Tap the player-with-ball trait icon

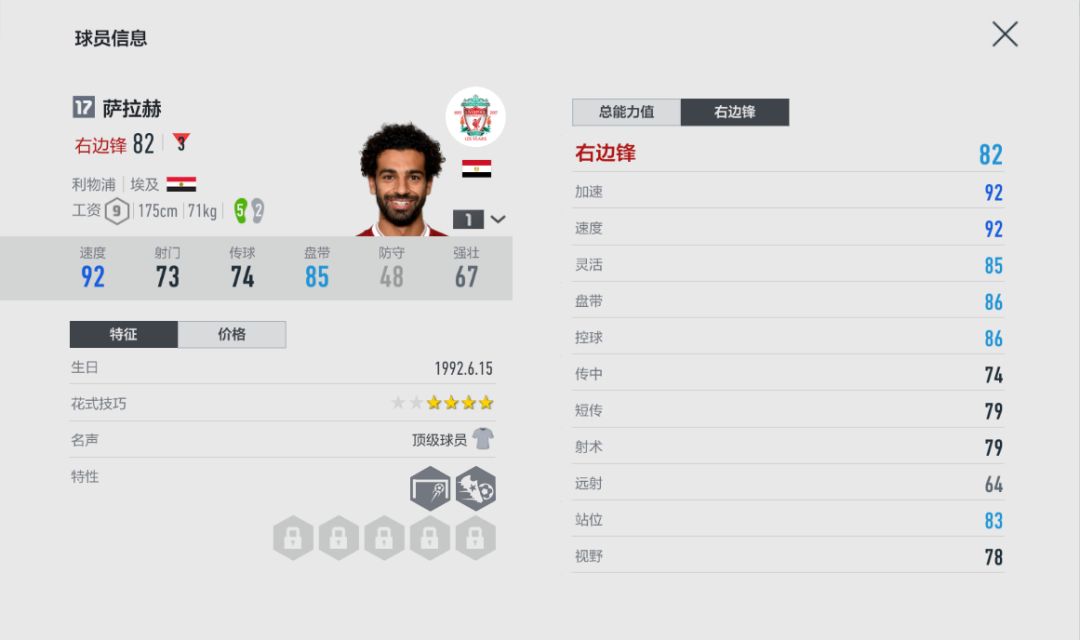coord(475,488)
